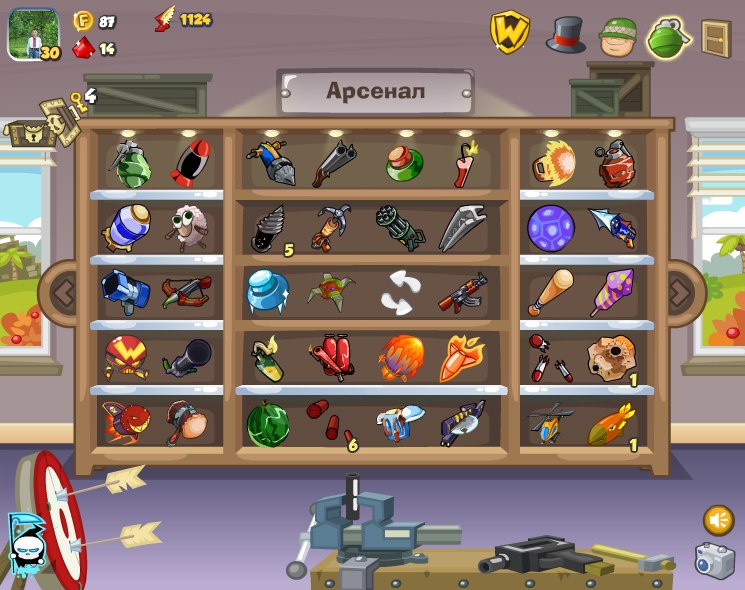
Task: Click the yellow W shield icon
Action: point(509,32)
